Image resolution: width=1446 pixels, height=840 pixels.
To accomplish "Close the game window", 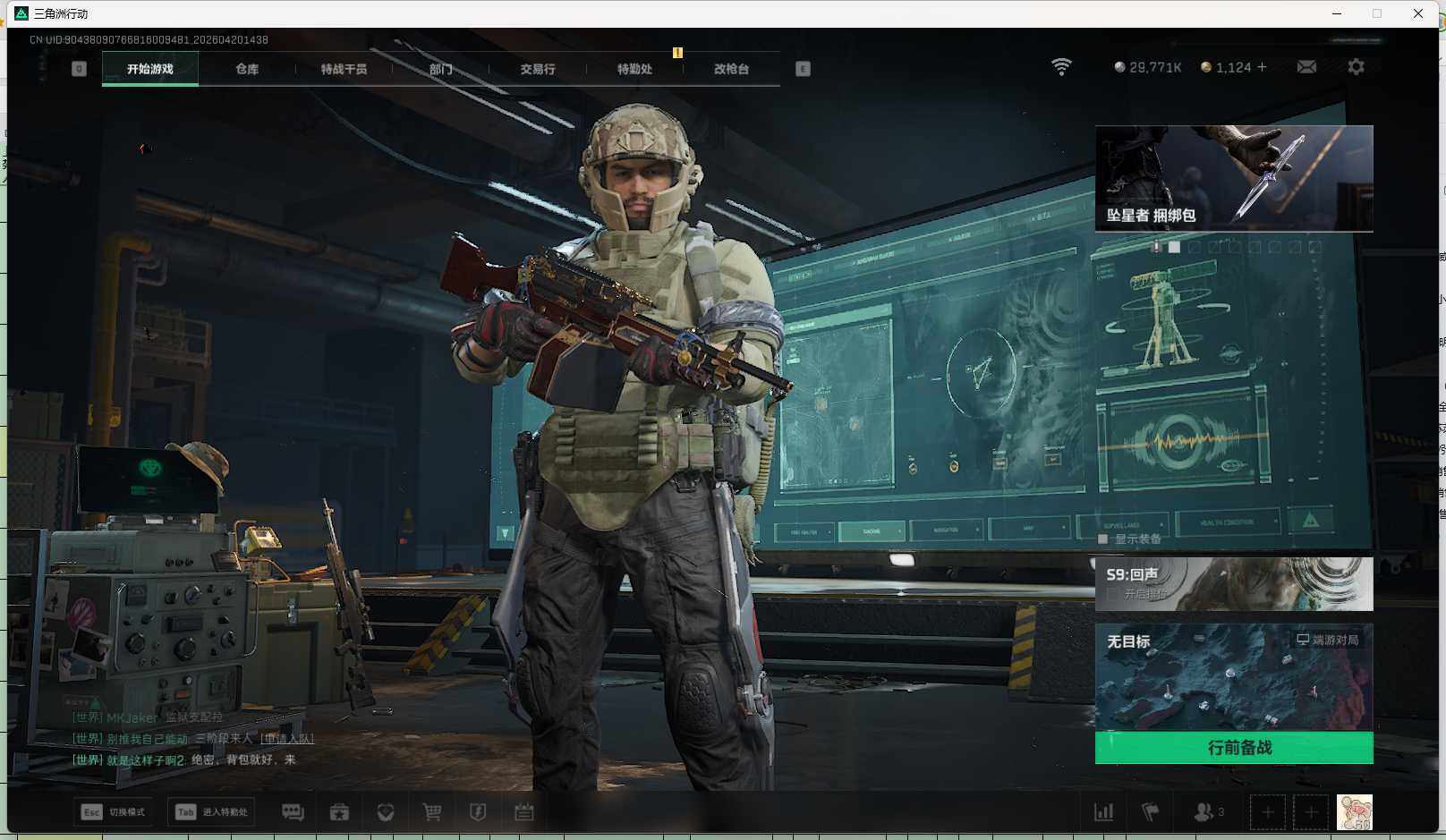I will pyautogui.click(x=1418, y=13).
